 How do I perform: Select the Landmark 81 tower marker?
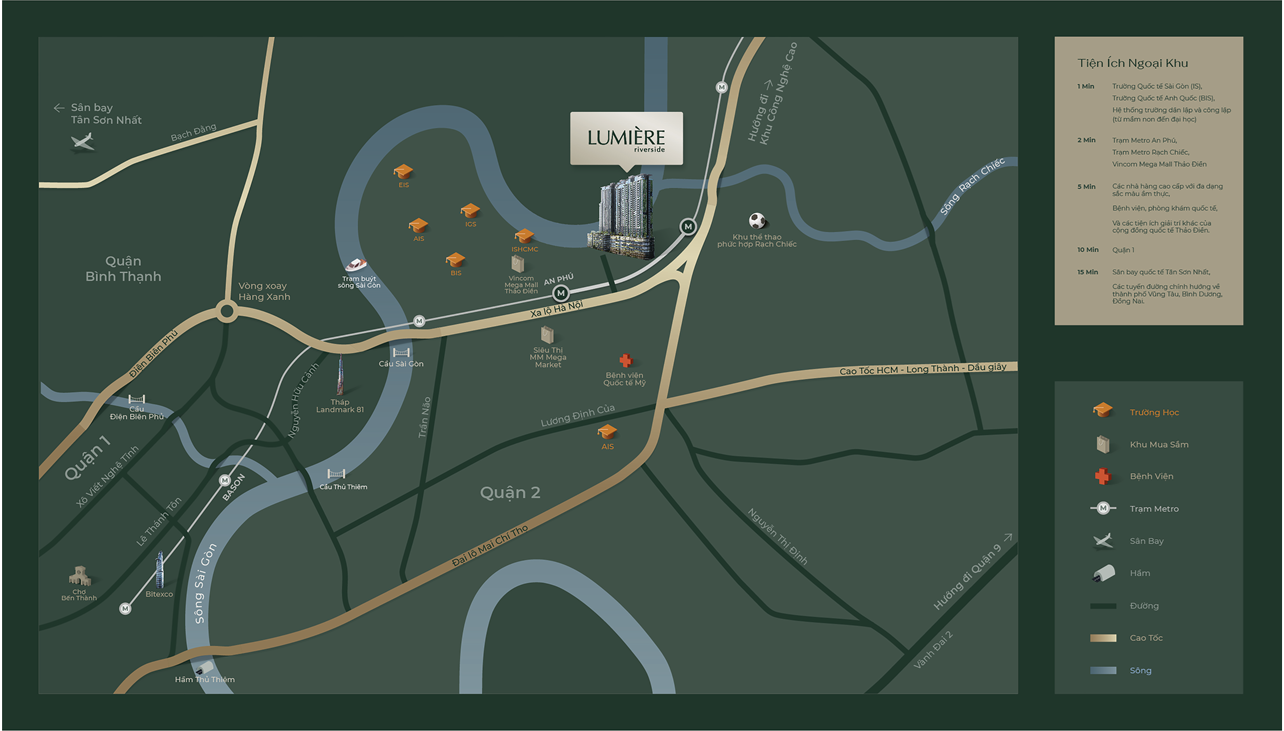[341, 378]
